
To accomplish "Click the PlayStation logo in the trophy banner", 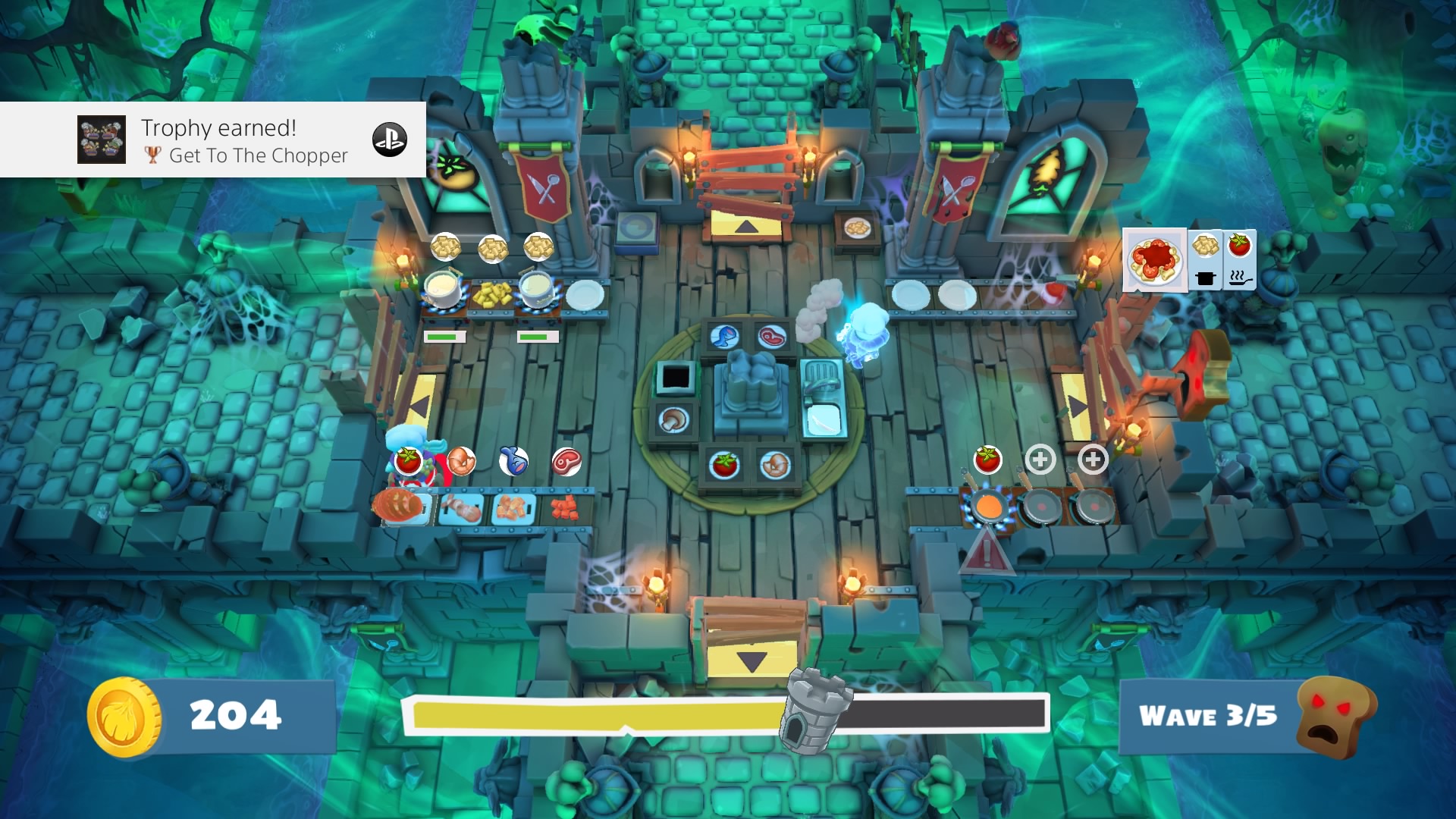I will (x=390, y=140).
